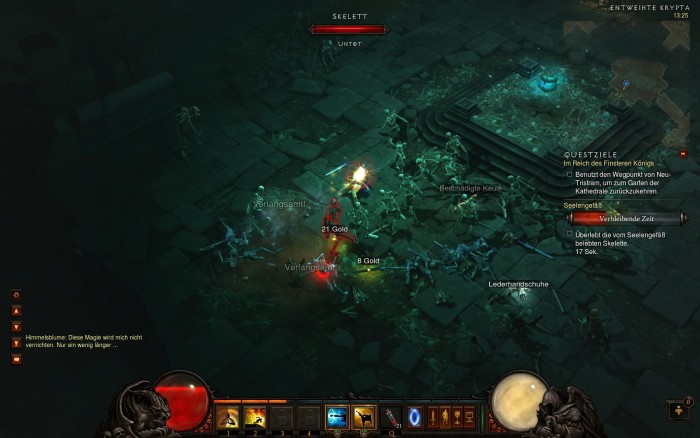Open the social panel at bottom right
This screenshot has width=700, height=438.
click(677, 409)
